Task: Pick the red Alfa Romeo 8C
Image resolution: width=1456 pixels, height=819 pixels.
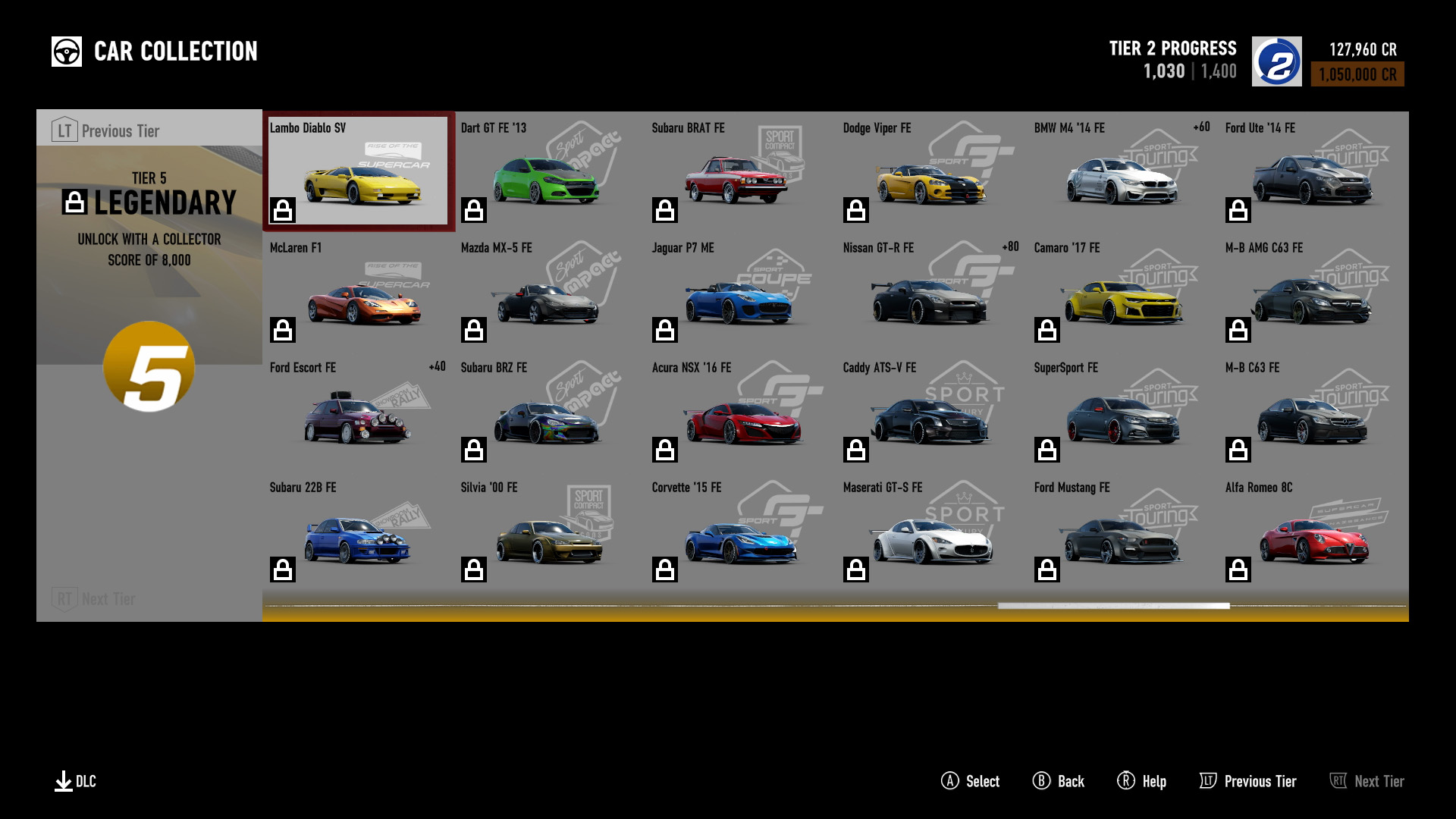Action: [x=1313, y=531]
